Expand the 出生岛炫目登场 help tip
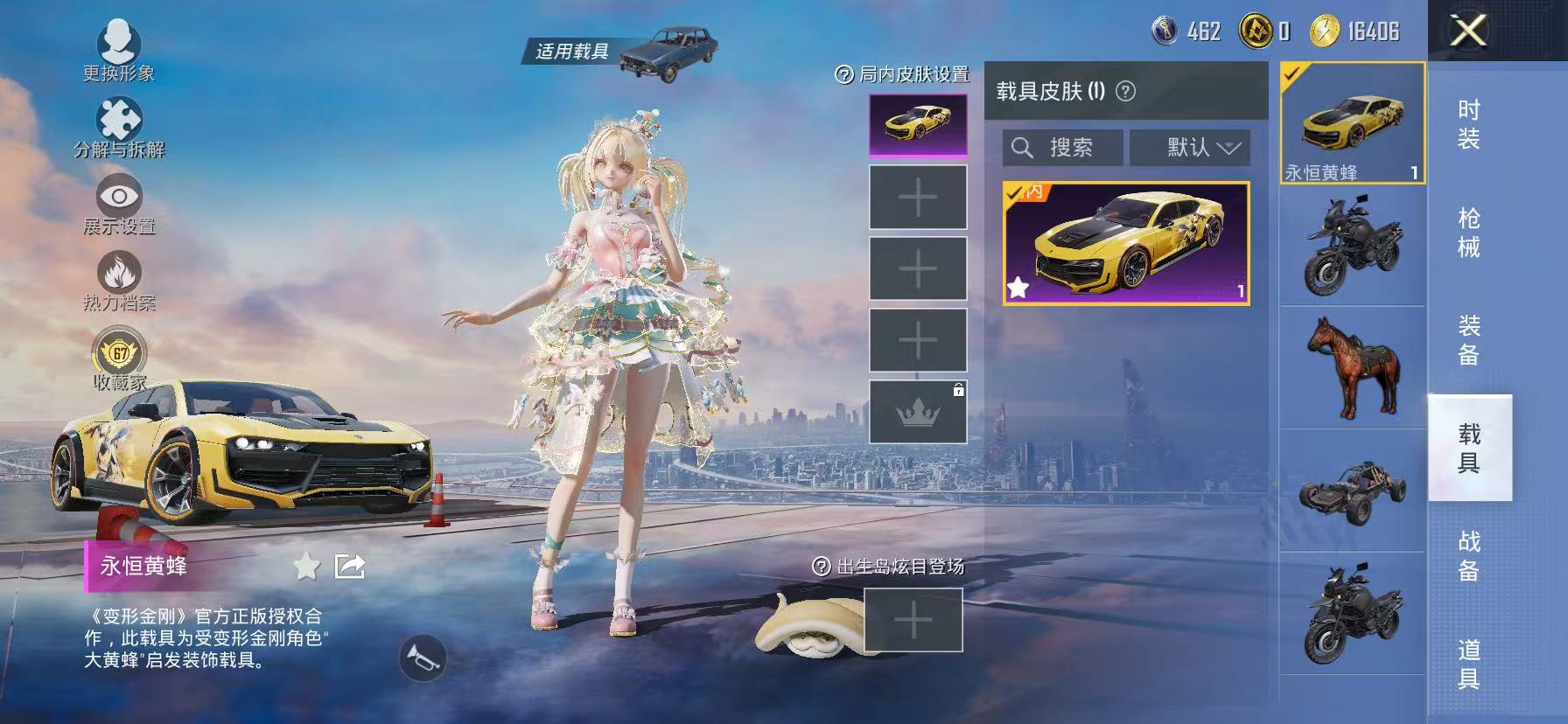The width and height of the screenshot is (1568, 724). coord(820,566)
